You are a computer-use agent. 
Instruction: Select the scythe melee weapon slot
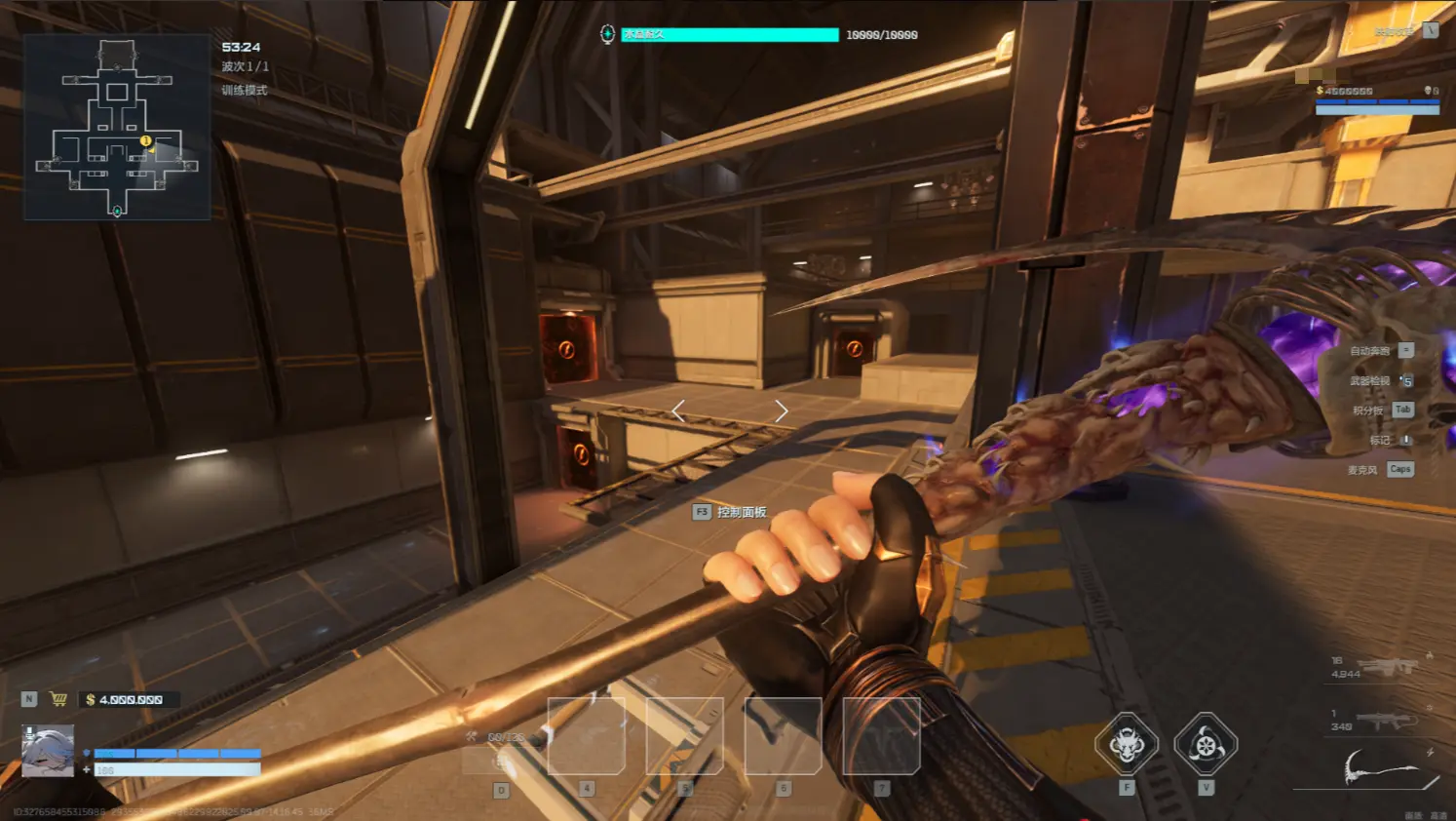[x=1380, y=768]
